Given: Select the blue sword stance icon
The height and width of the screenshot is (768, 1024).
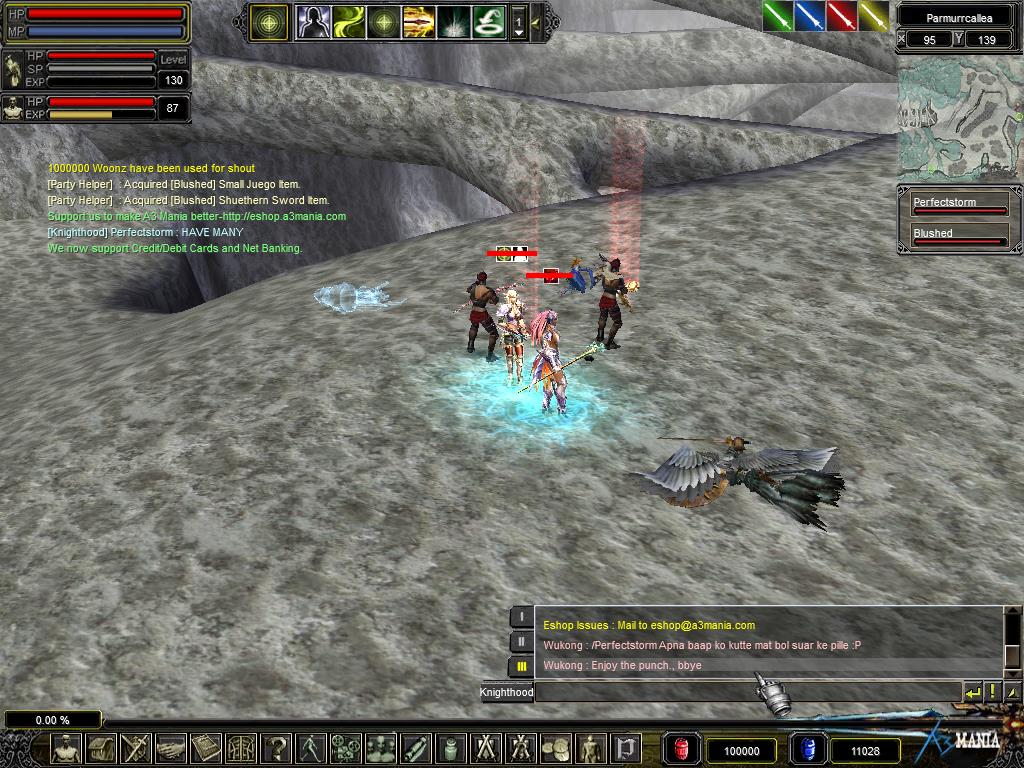Looking at the screenshot, I should tap(809, 16).
